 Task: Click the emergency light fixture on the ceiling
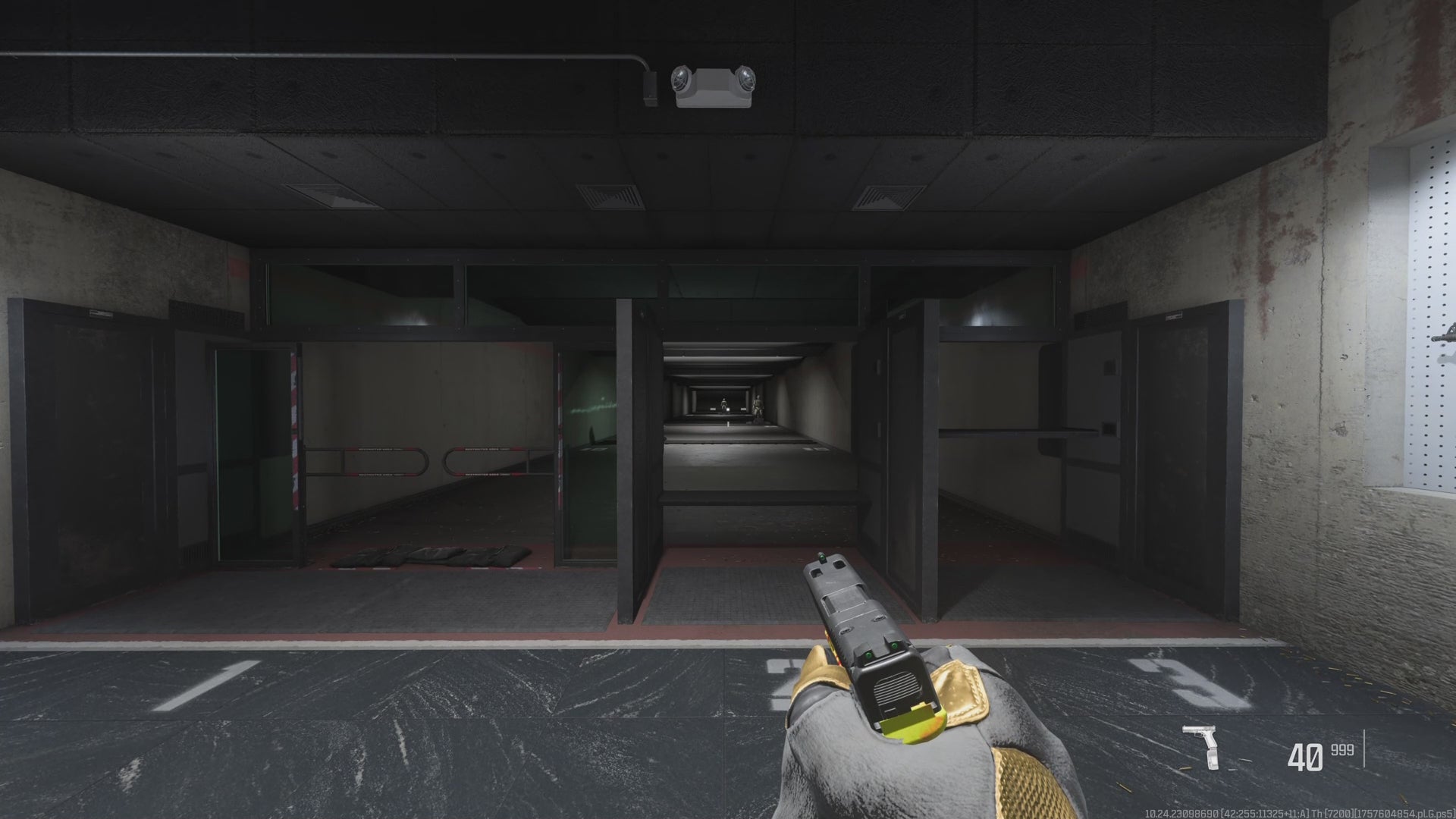713,83
